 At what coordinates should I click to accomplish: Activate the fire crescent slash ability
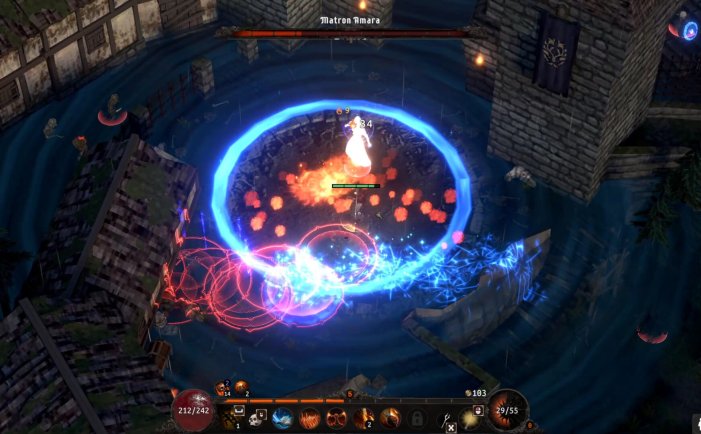pos(389,416)
